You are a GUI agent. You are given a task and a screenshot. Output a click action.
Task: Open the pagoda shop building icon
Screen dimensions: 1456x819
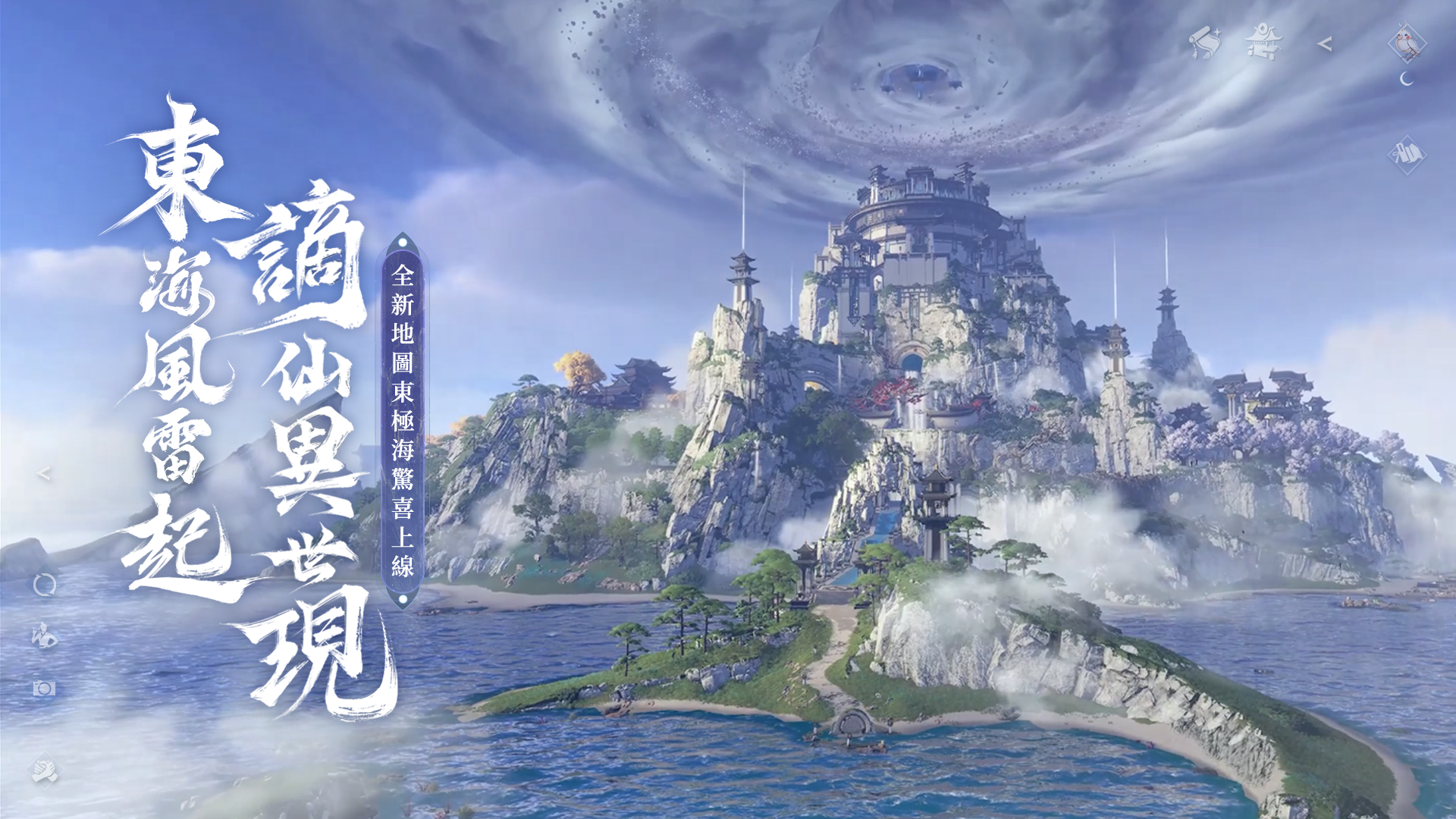[x=1263, y=42]
